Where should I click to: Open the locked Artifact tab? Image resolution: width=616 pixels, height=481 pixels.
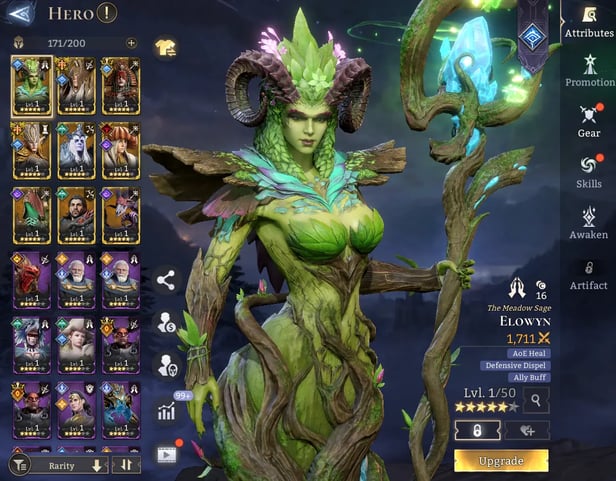point(589,274)
